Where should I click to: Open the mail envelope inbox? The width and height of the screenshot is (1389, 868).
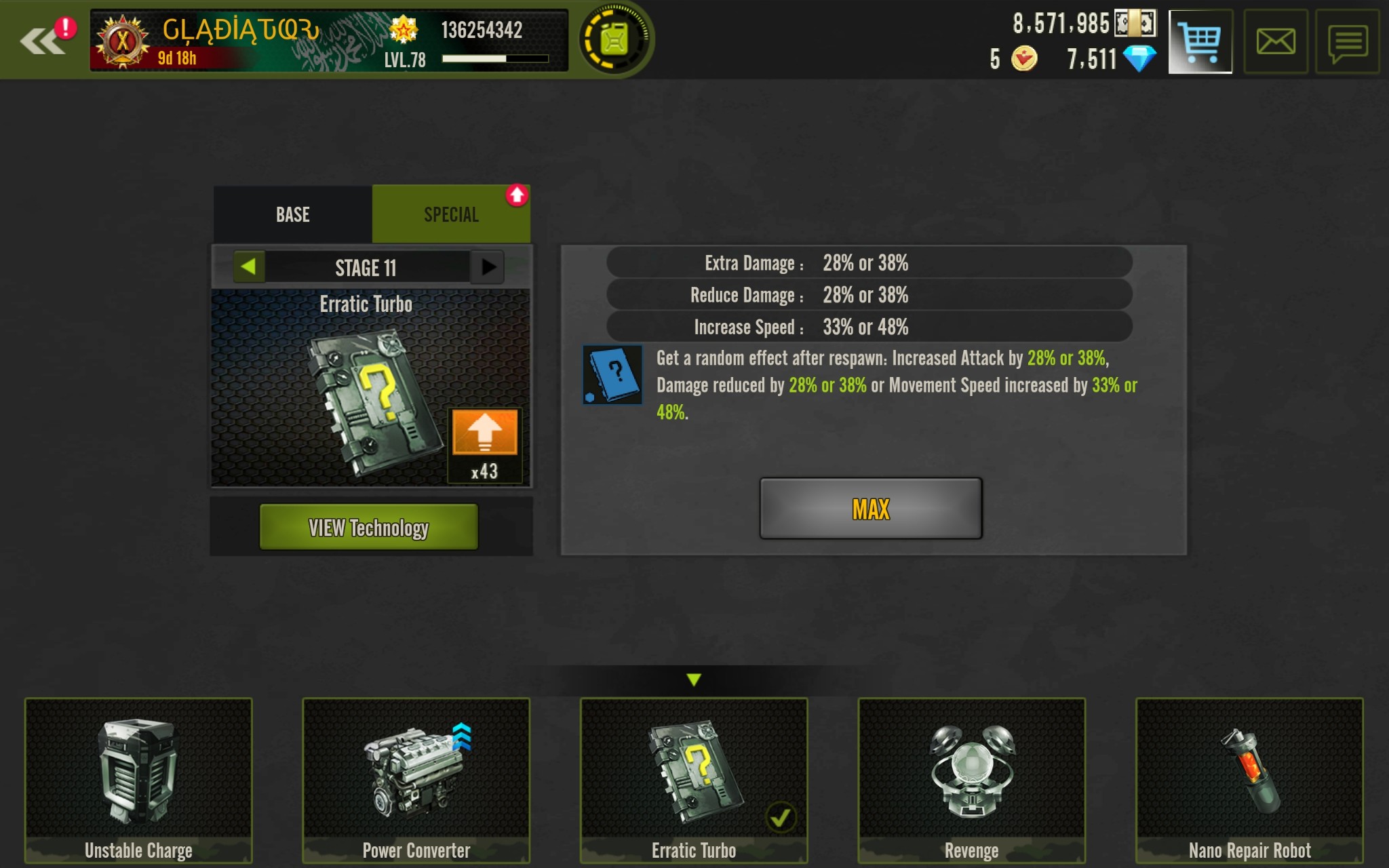coord(1275,42)
